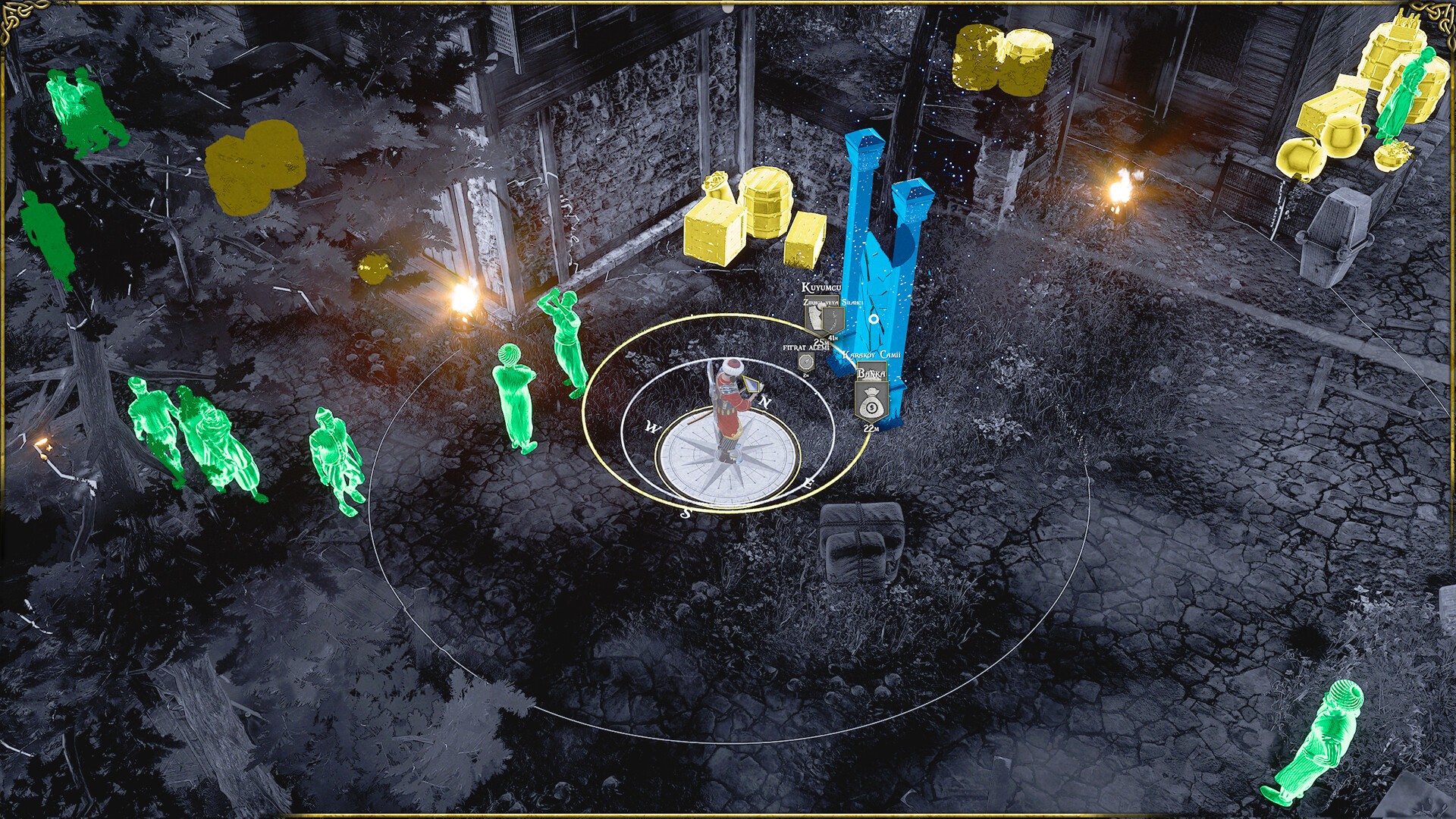
Task: Click the Fıtrat Alemi waypoint marker
Action: point(805,362)
